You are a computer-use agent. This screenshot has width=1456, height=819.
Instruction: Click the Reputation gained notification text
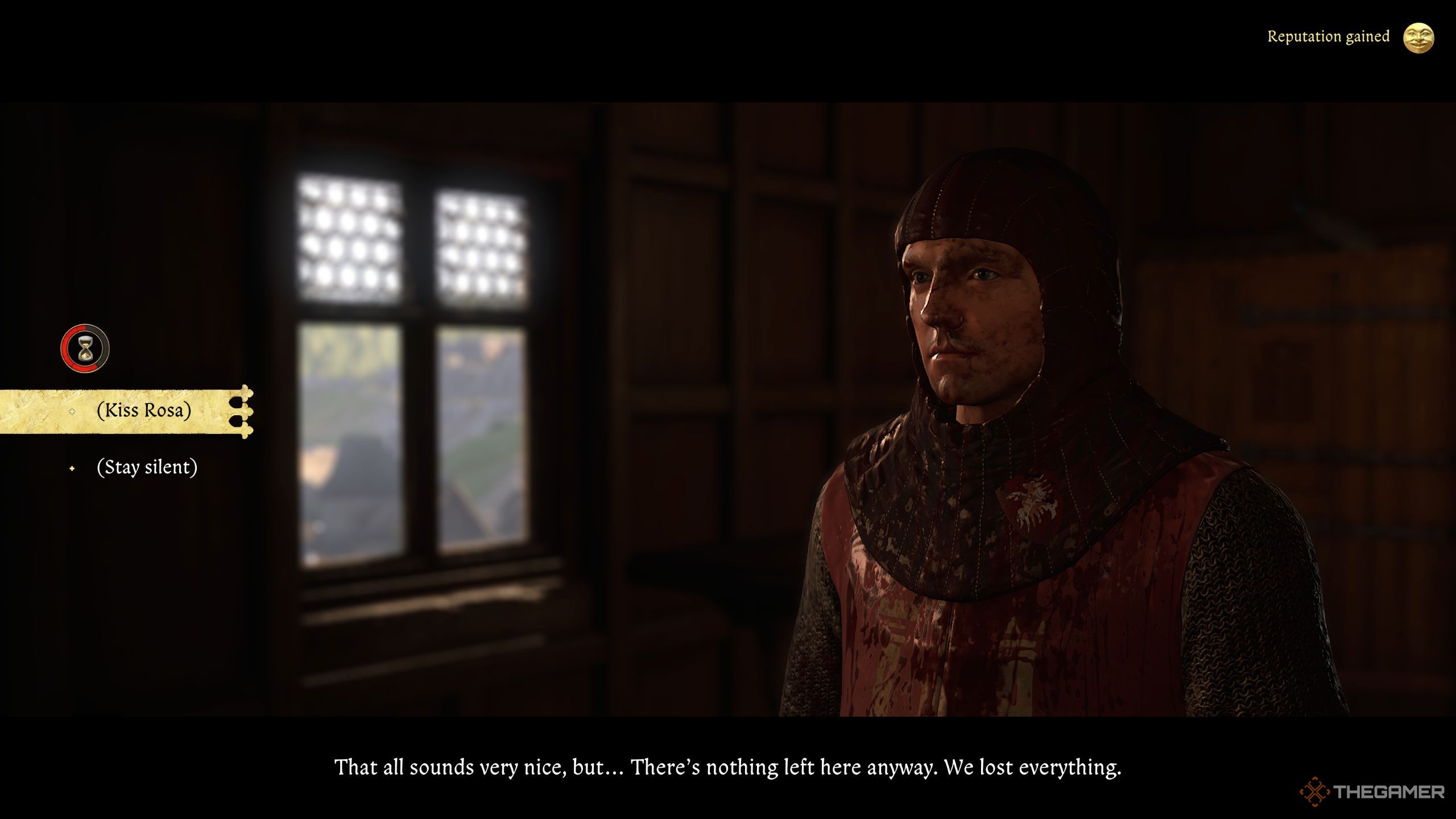point(1327,36)
